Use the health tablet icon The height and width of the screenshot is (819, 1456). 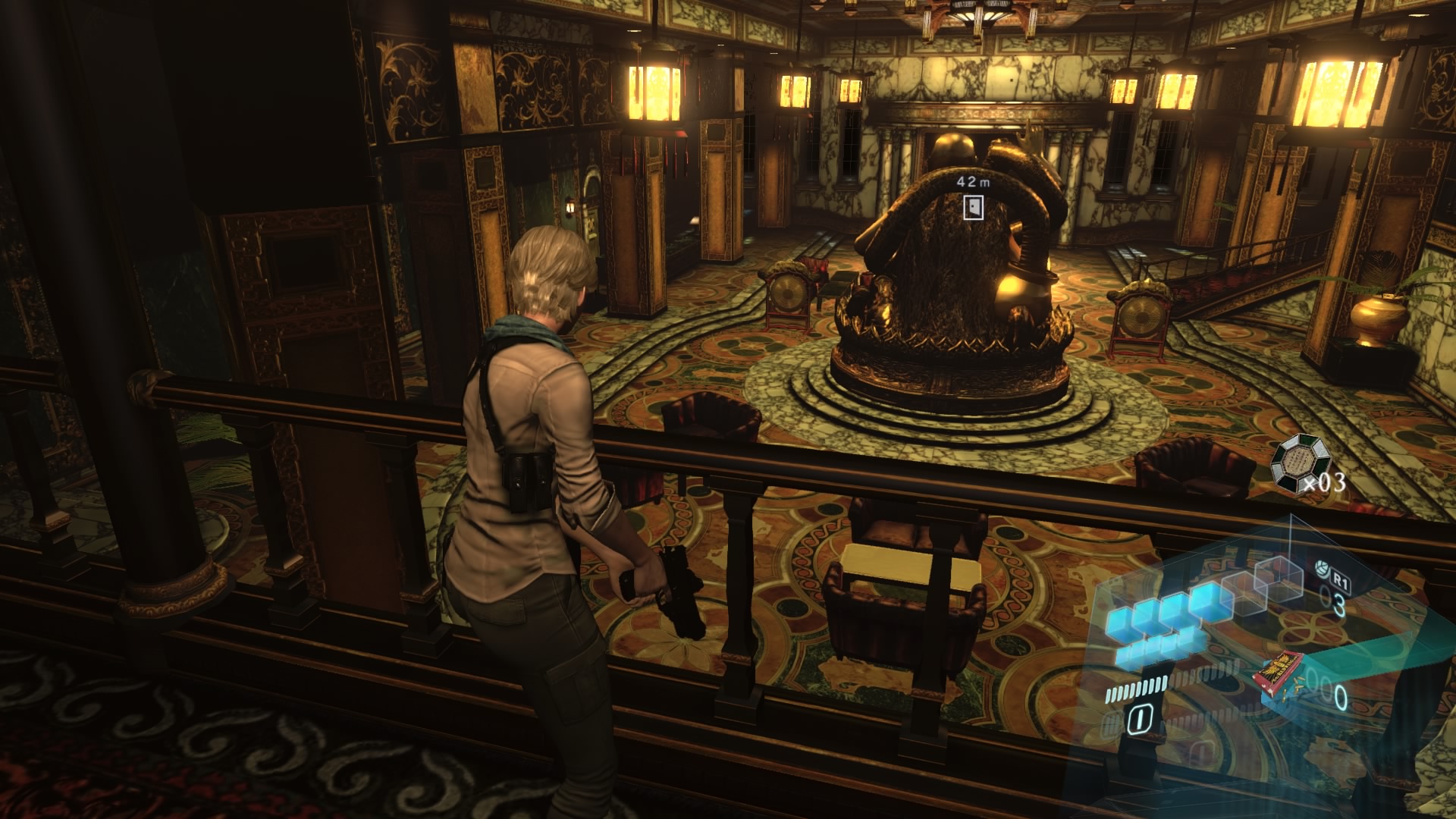1320,566
